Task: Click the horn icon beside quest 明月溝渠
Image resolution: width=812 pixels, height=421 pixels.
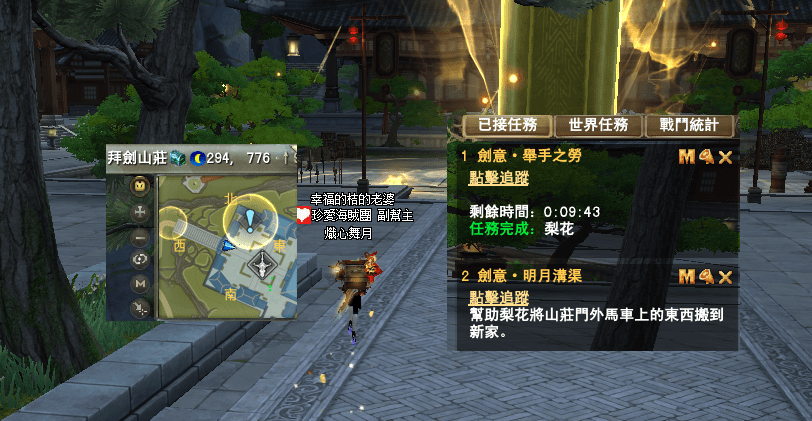Action: pyautogui.click(x=706, y=276)
